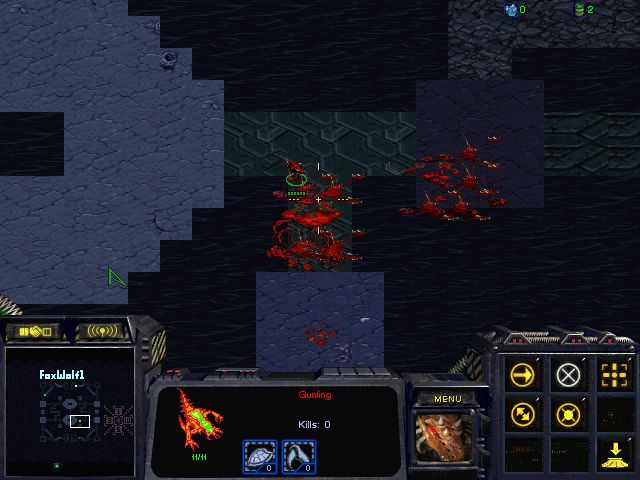Viewport: 640px width, 480px height.
Task: Open the message/comms button above minimap
Action: (103, 331)
